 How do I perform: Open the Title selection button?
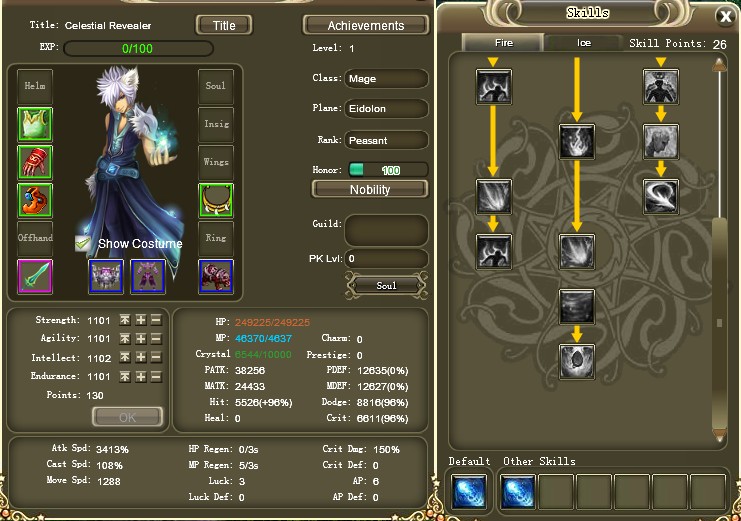[x=224, y=24]
